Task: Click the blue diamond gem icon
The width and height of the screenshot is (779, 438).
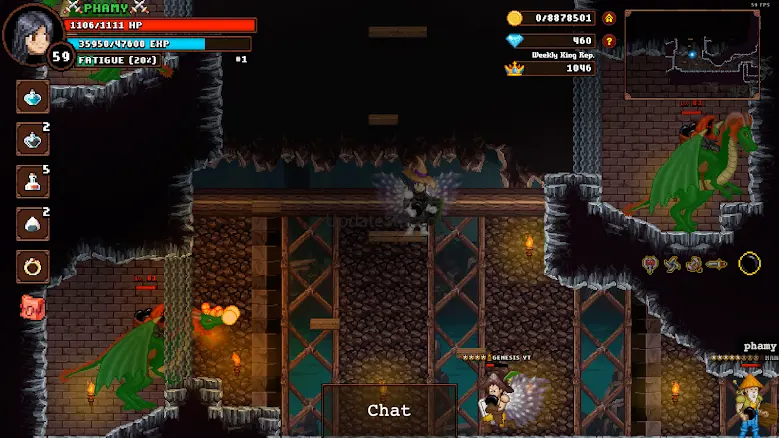Action: [x=515, y=41]
